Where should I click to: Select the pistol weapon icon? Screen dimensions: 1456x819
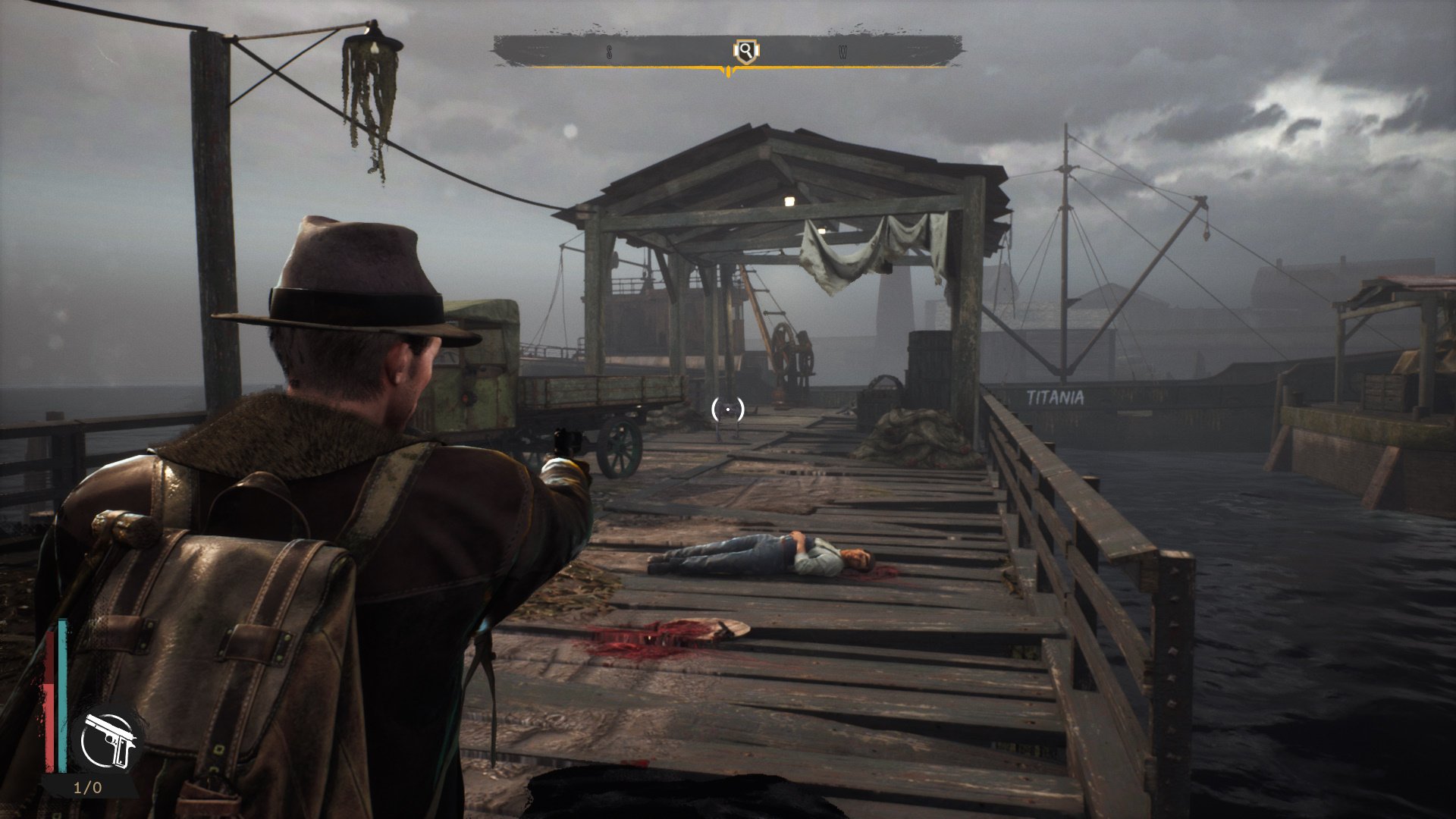109,740
